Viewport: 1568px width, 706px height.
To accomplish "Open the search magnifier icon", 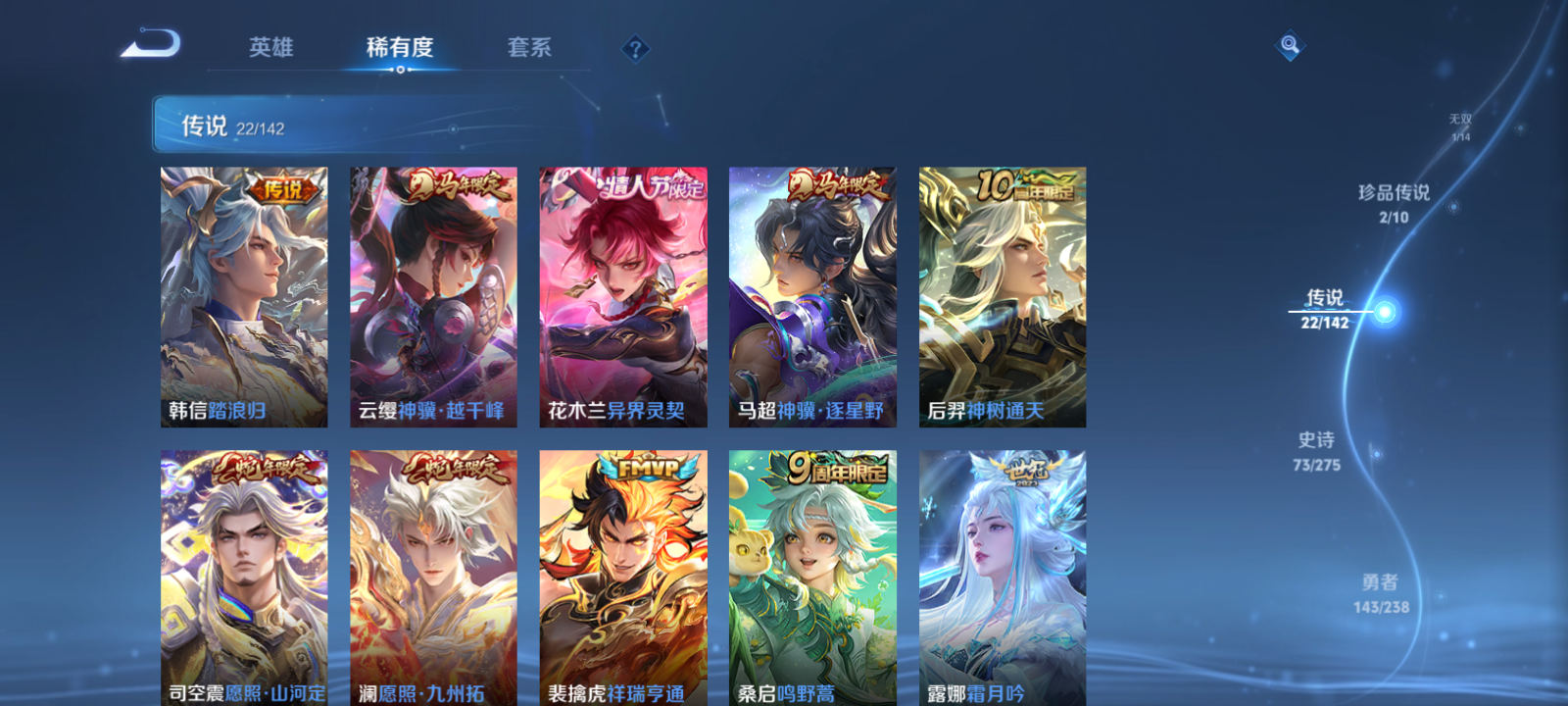I will coord(1288,44).
